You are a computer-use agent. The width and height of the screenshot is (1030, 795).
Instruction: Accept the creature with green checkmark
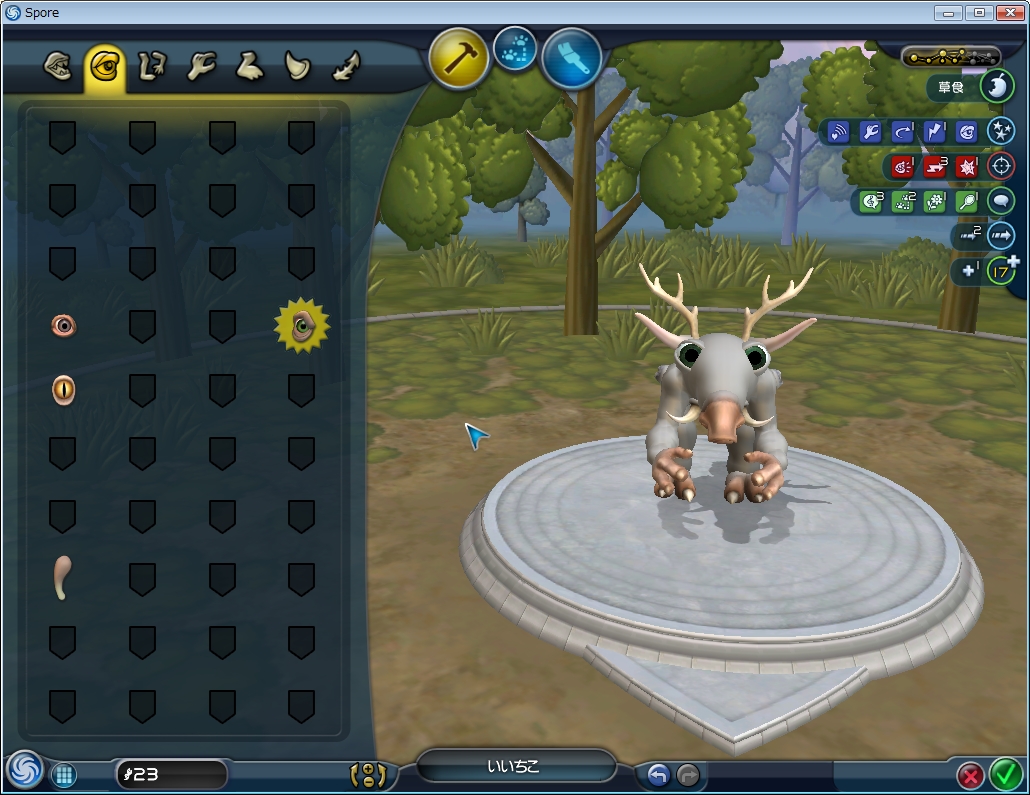(x=1005, y=774)
